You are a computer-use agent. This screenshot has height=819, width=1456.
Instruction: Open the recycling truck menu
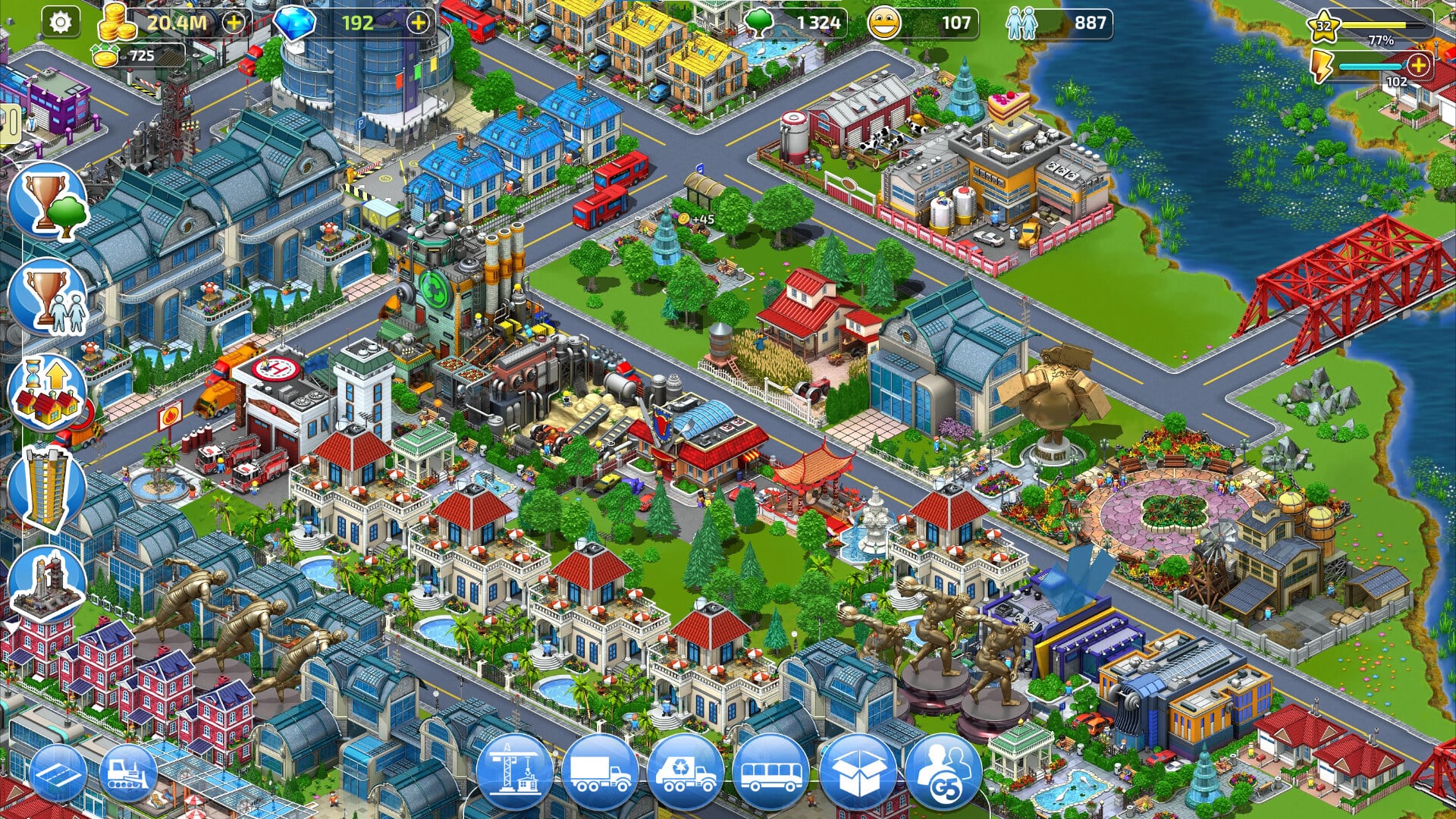tap(686, 772)
